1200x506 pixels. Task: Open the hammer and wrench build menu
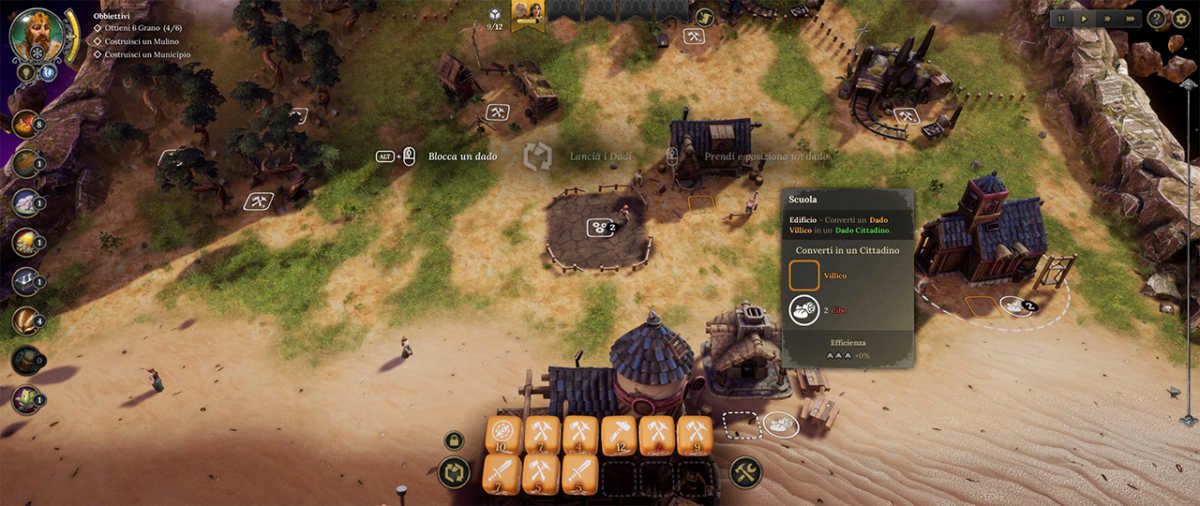(x=745, y=472)
